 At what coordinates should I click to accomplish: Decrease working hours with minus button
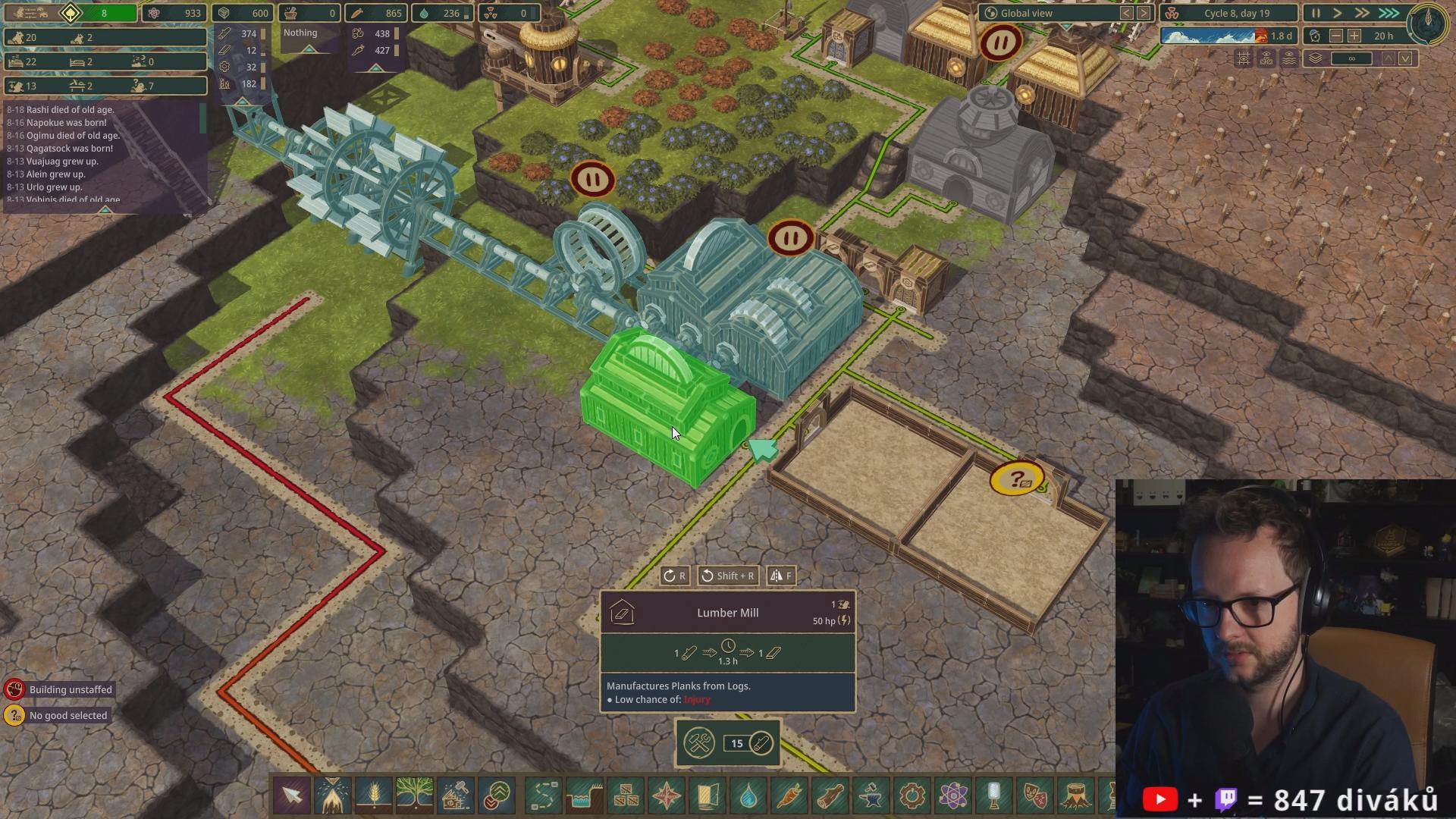[x=1336, y=36]
